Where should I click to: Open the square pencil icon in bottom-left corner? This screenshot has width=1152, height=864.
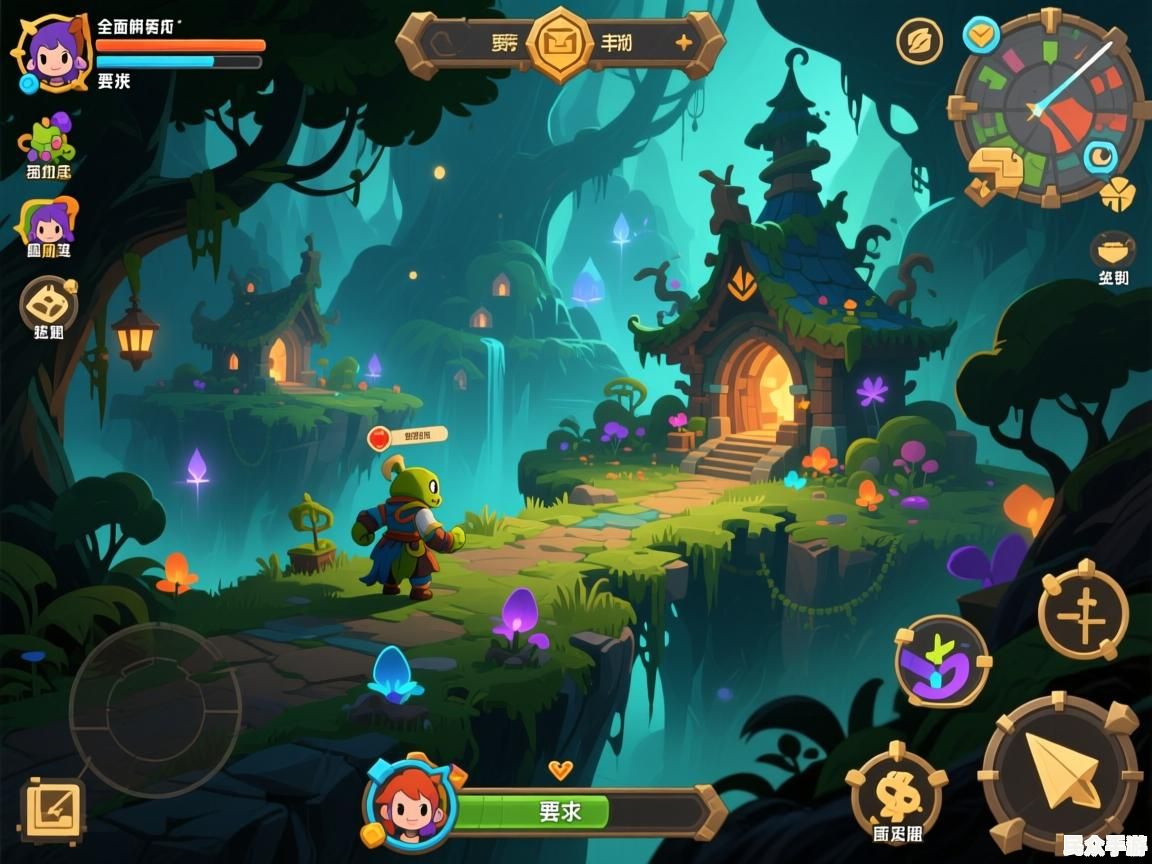click(x=52, y=809)
